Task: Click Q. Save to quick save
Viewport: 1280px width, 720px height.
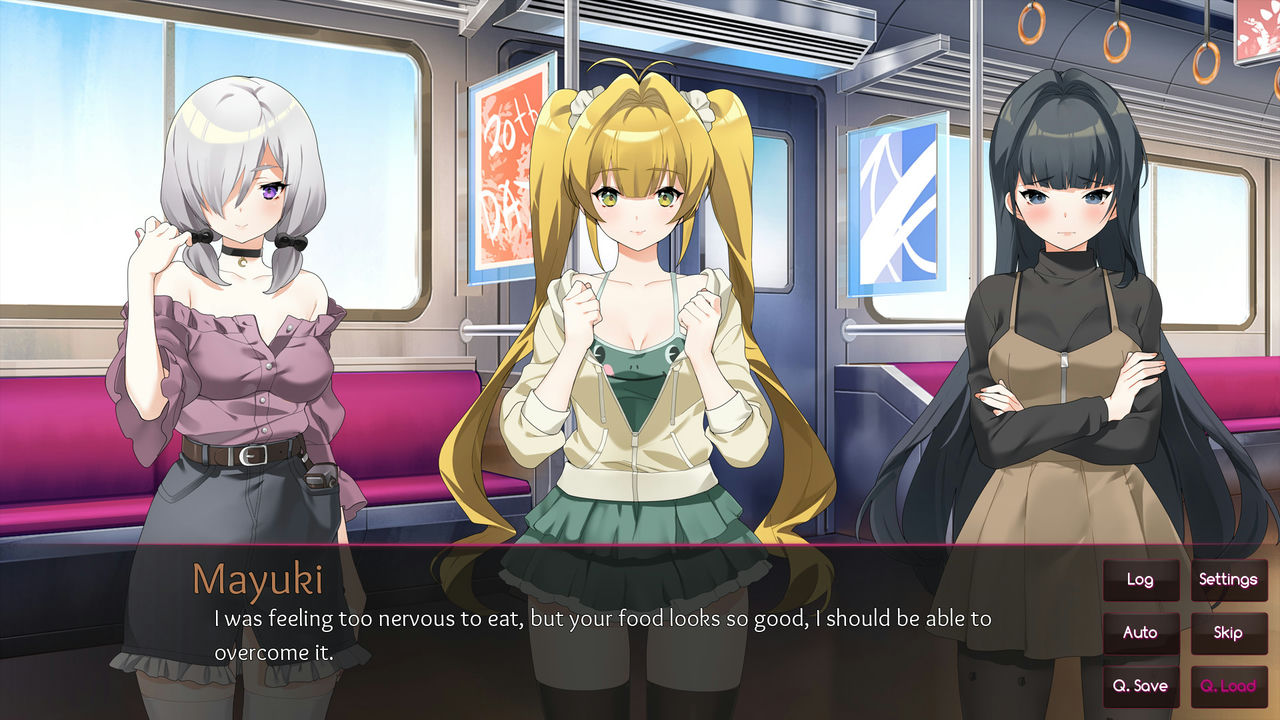Action: tap(1141, 686)
